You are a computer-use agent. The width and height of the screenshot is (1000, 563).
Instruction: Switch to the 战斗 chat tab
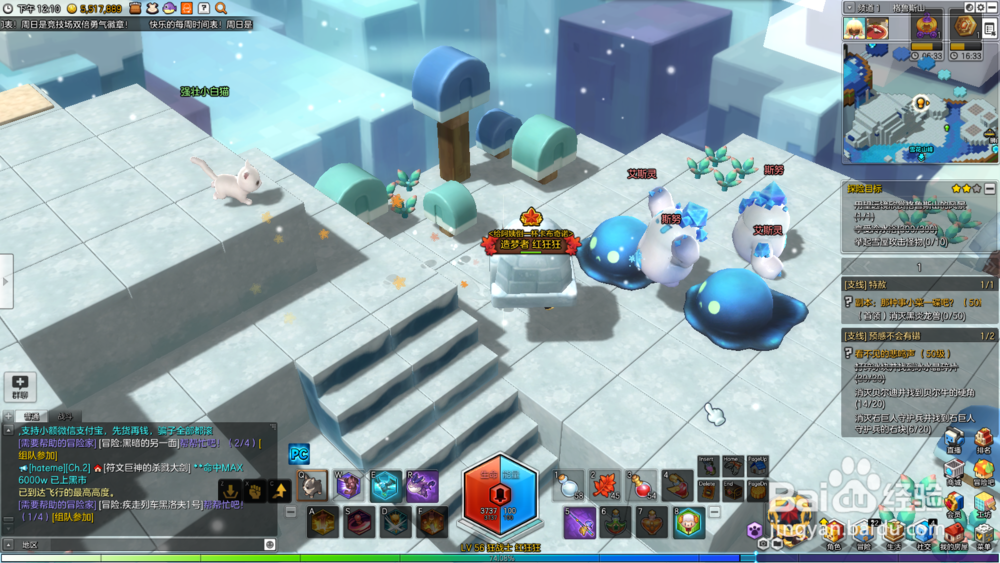pos(64,416)
